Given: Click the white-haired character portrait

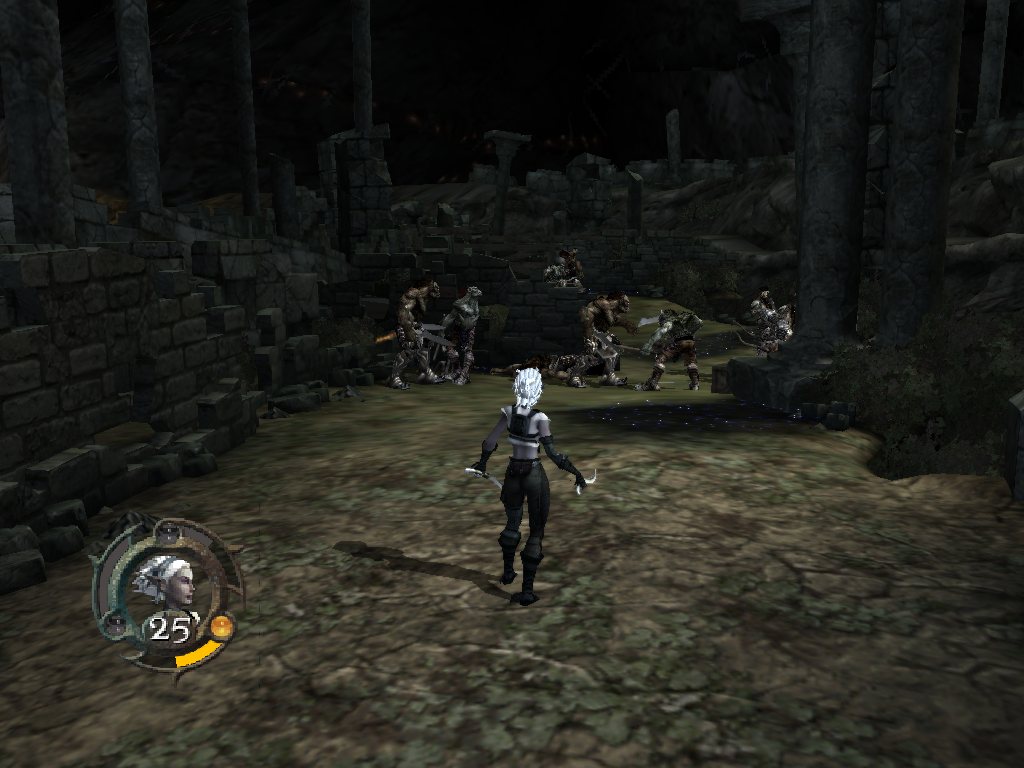Looking at the screenshot, I should pyautogui.click(x=165, y=581).
